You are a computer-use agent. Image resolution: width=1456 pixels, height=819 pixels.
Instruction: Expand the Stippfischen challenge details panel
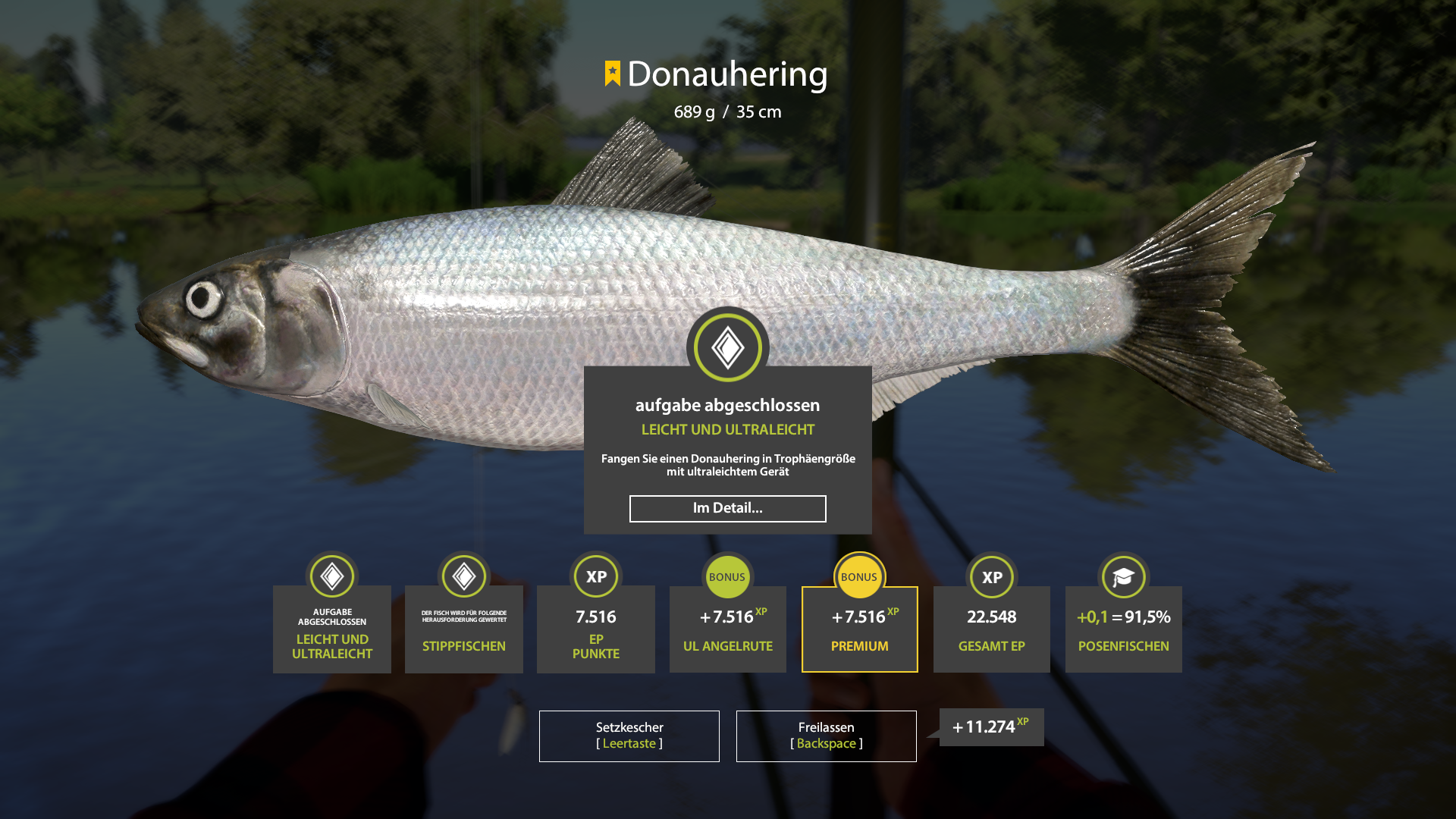(x=463, y=629)
